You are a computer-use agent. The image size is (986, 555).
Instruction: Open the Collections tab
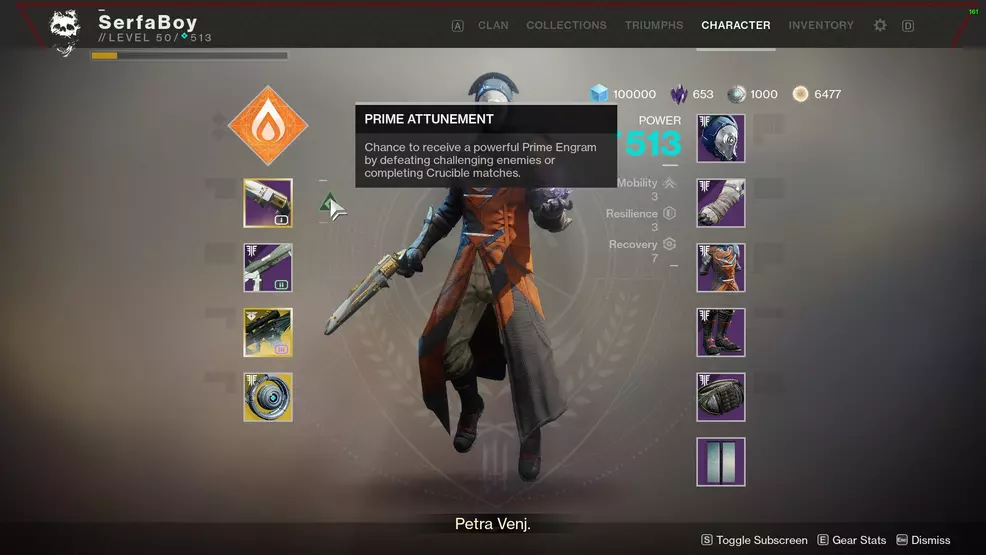(x=566, y=25)
